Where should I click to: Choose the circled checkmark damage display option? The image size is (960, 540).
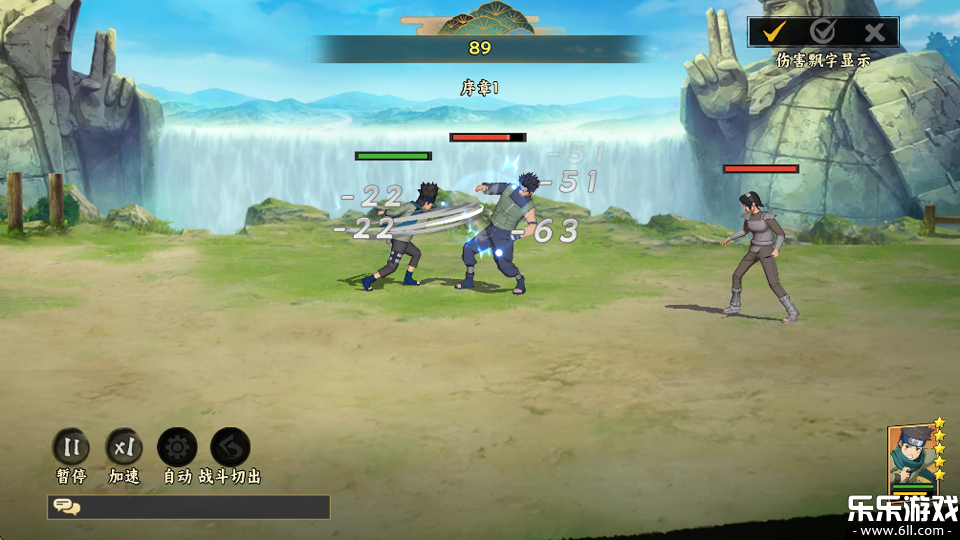tap(823, 32)
